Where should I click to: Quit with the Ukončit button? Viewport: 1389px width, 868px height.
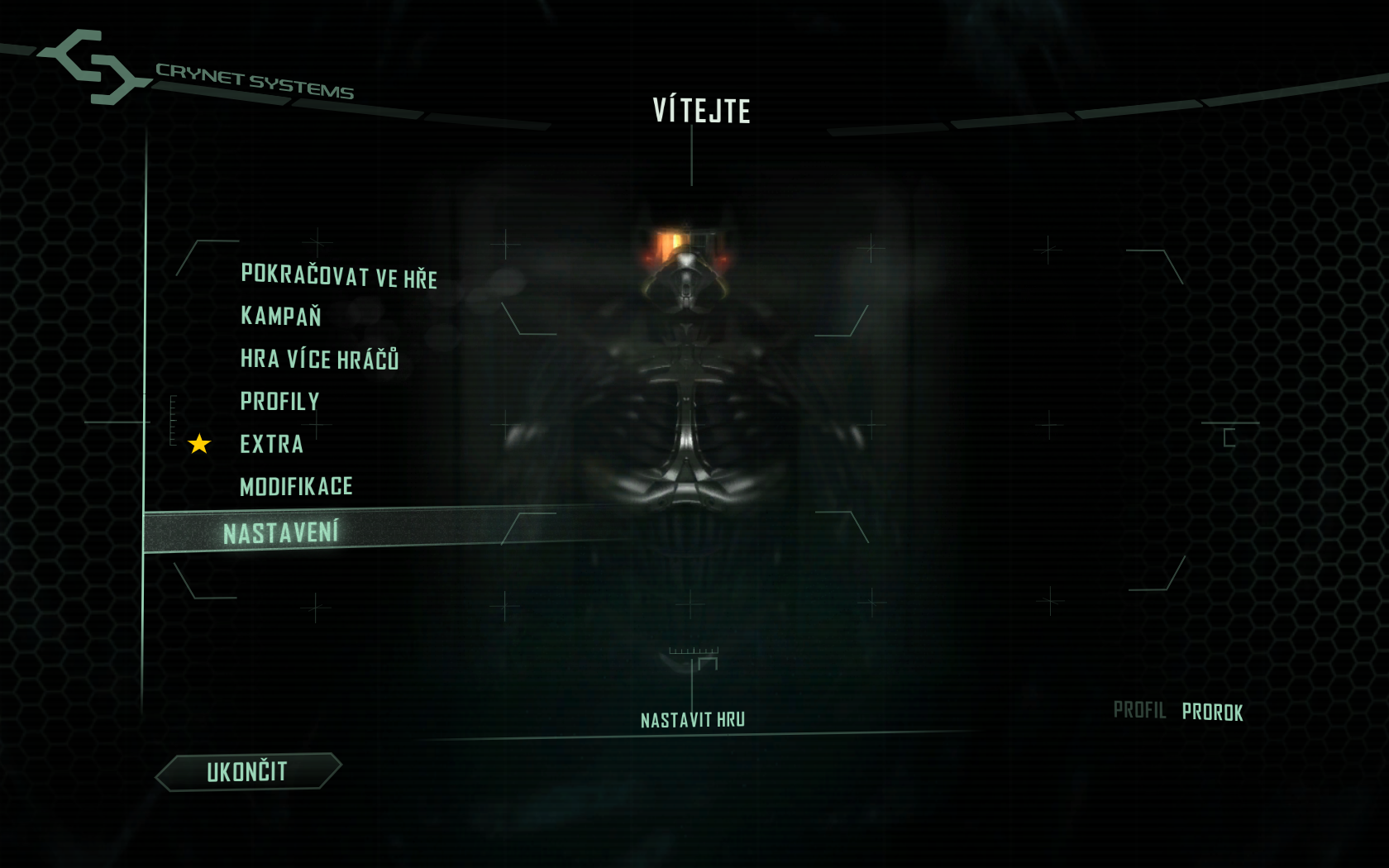[x=247, y=772]
